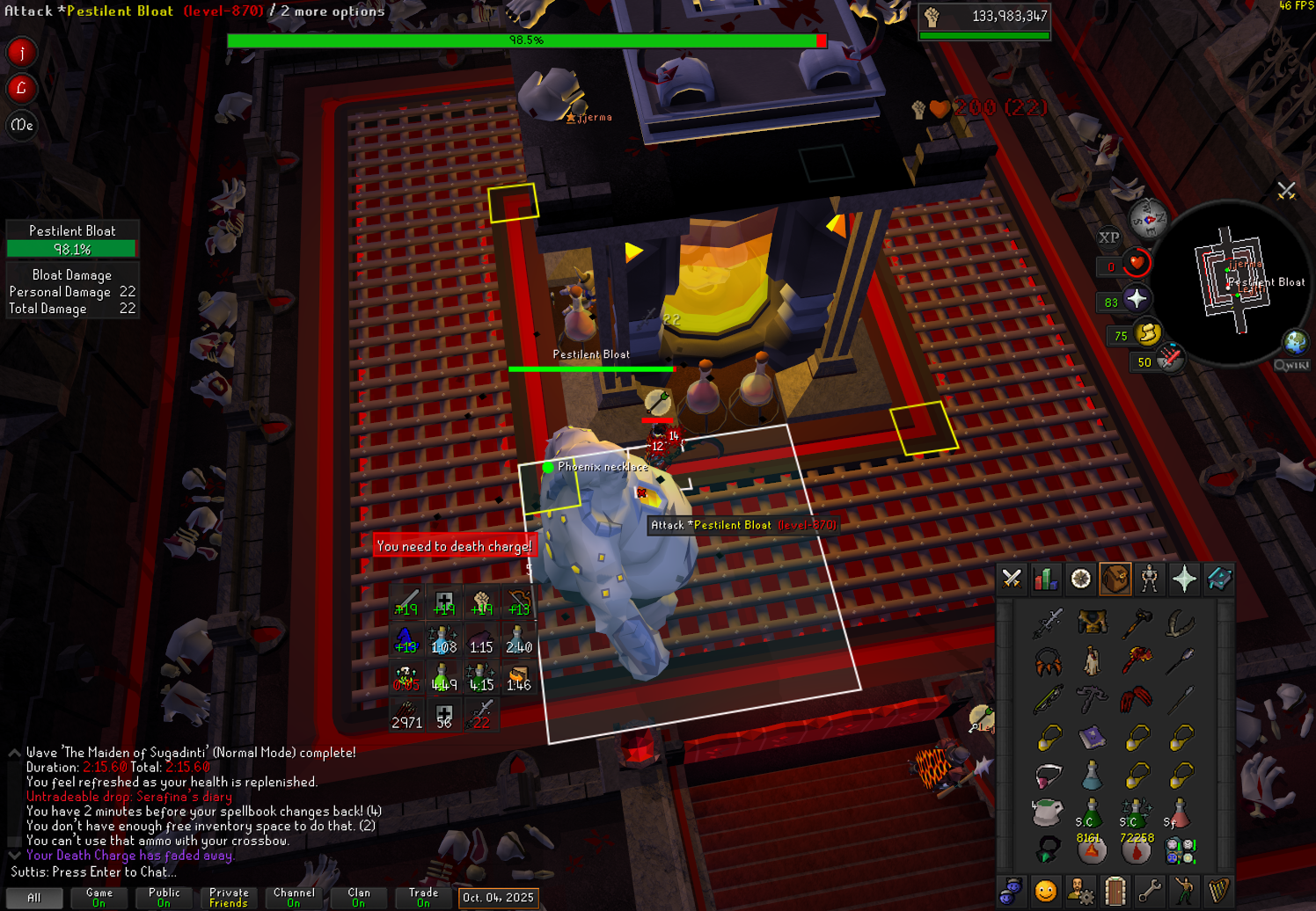
Task: Open the Worn Equipment tab
Action: coord(1150,579)
